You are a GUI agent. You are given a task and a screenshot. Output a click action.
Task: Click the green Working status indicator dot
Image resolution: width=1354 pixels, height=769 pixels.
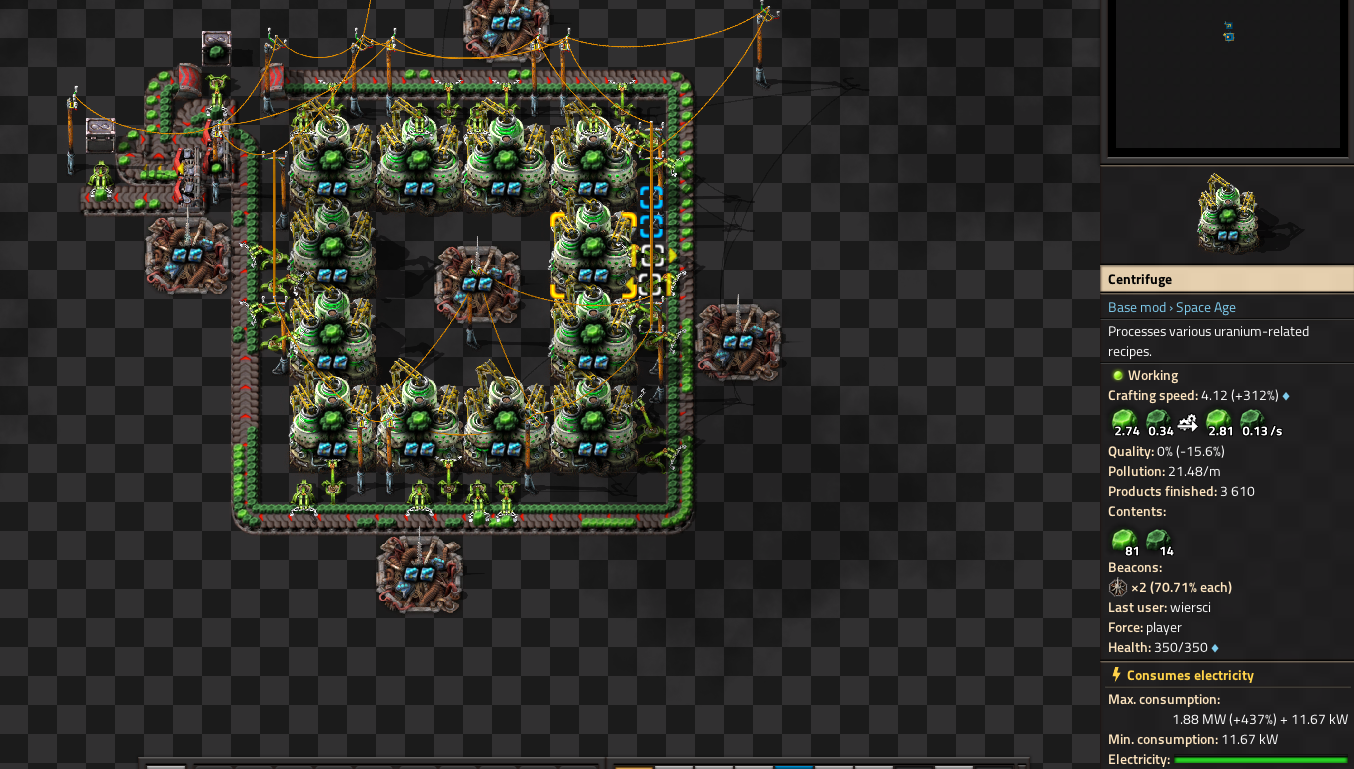point(1117,375)
